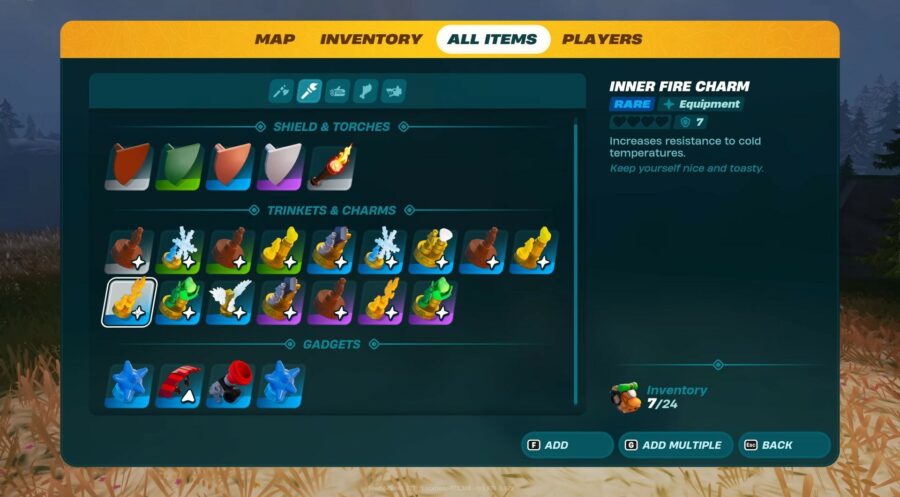Select the red-capped launcher gadget
This screenshot has height=497, width=900.
(231, 385)
